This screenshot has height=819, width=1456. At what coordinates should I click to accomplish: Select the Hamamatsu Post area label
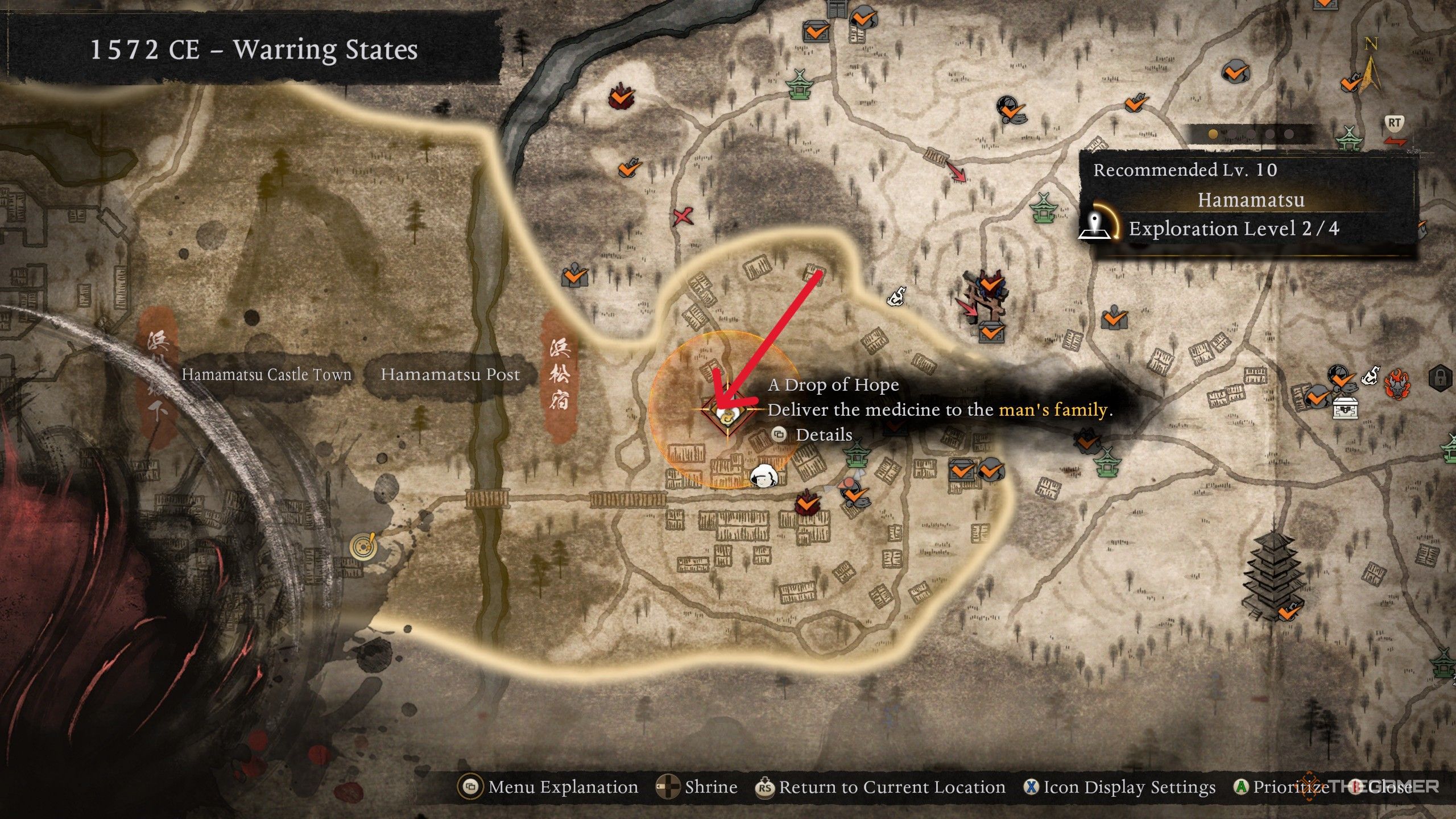tap(450, 374)
